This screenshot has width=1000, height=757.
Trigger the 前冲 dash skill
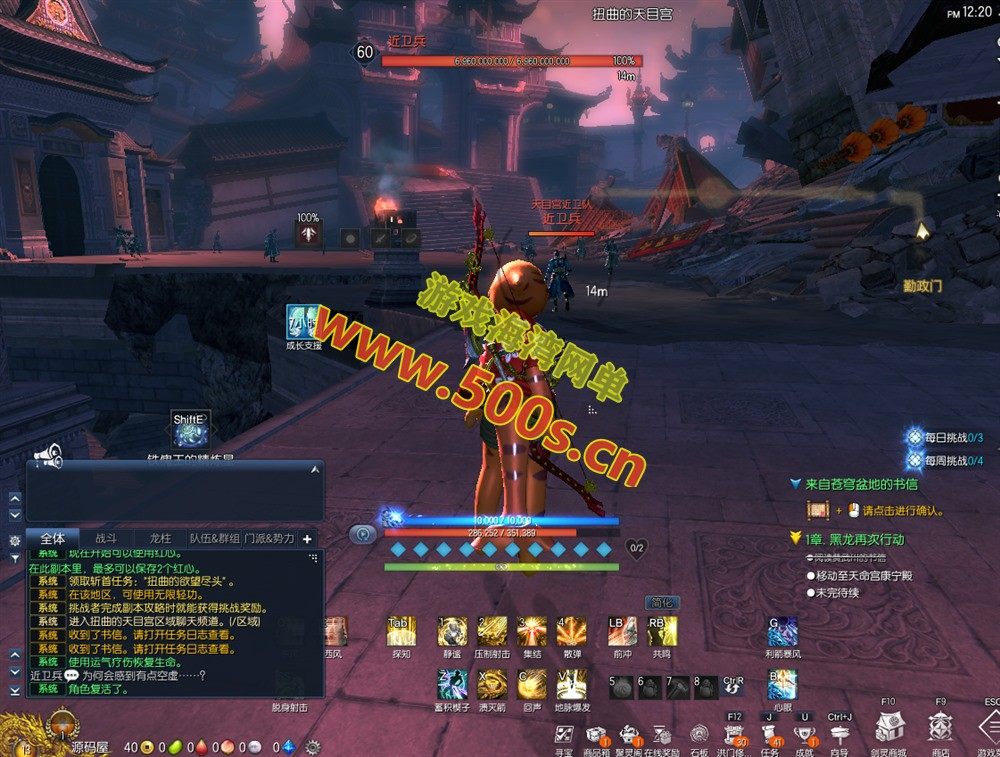(622, 632)
